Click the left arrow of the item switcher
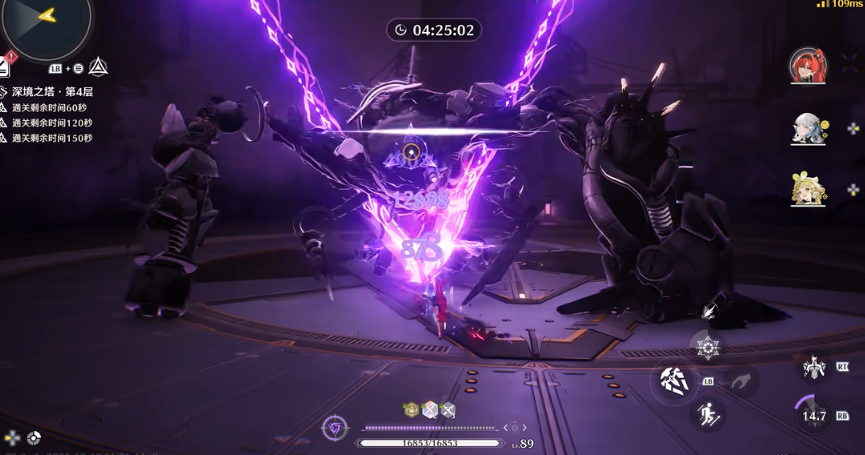This screenshot has width=865, height=455. [x=503, y=427]
